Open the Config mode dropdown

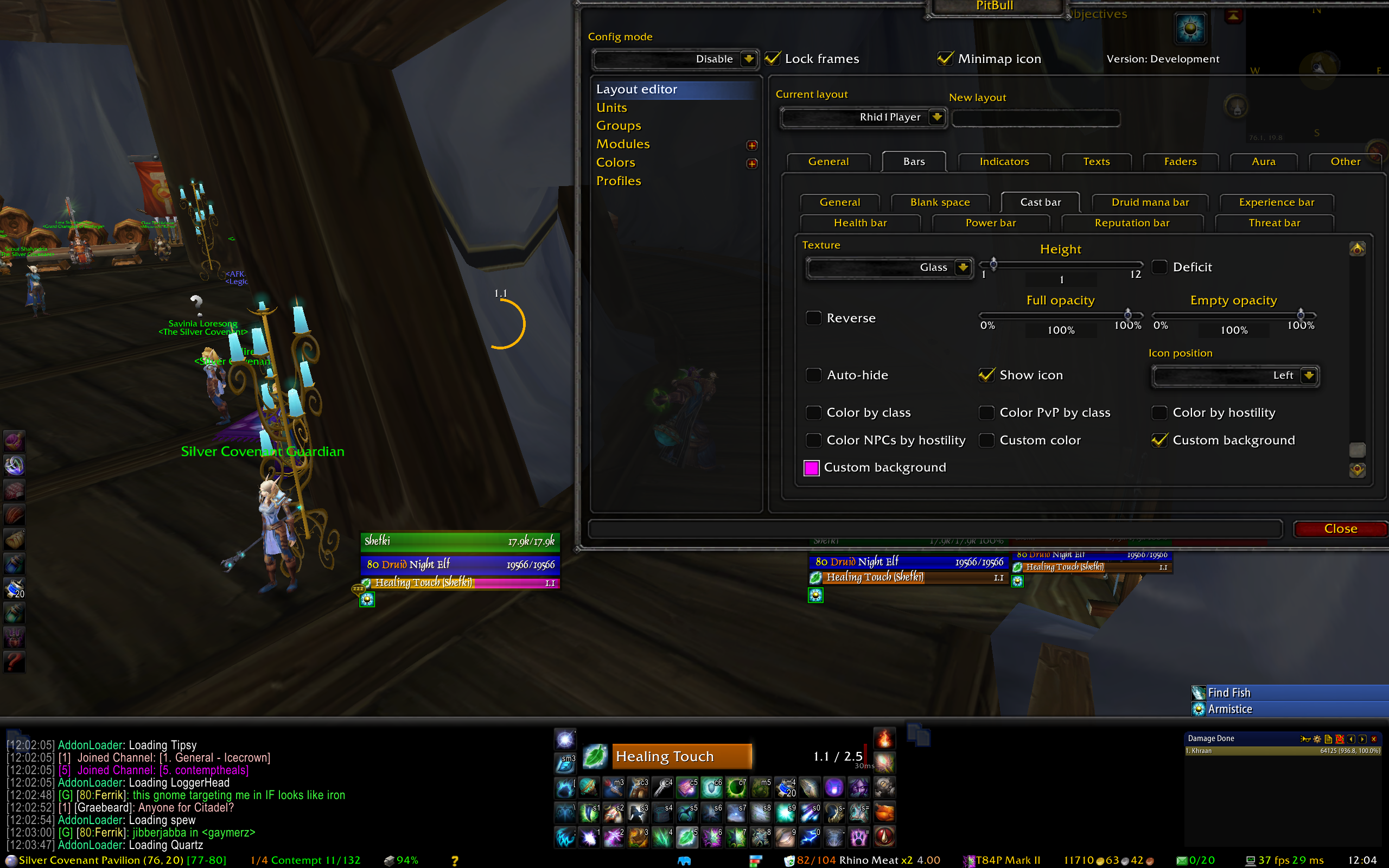[748, 59]
